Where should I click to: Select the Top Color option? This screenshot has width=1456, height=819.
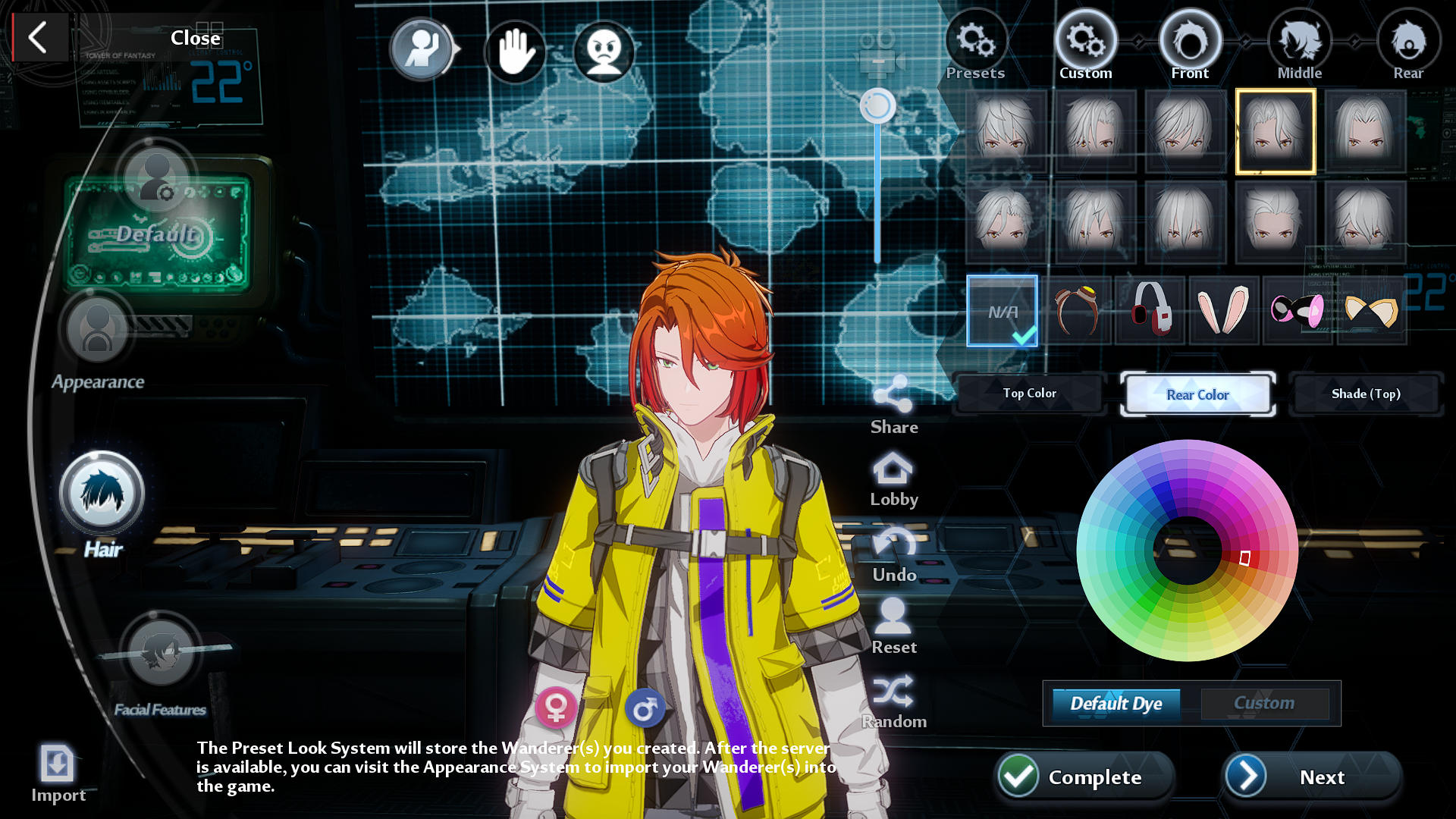[1029, 393]
